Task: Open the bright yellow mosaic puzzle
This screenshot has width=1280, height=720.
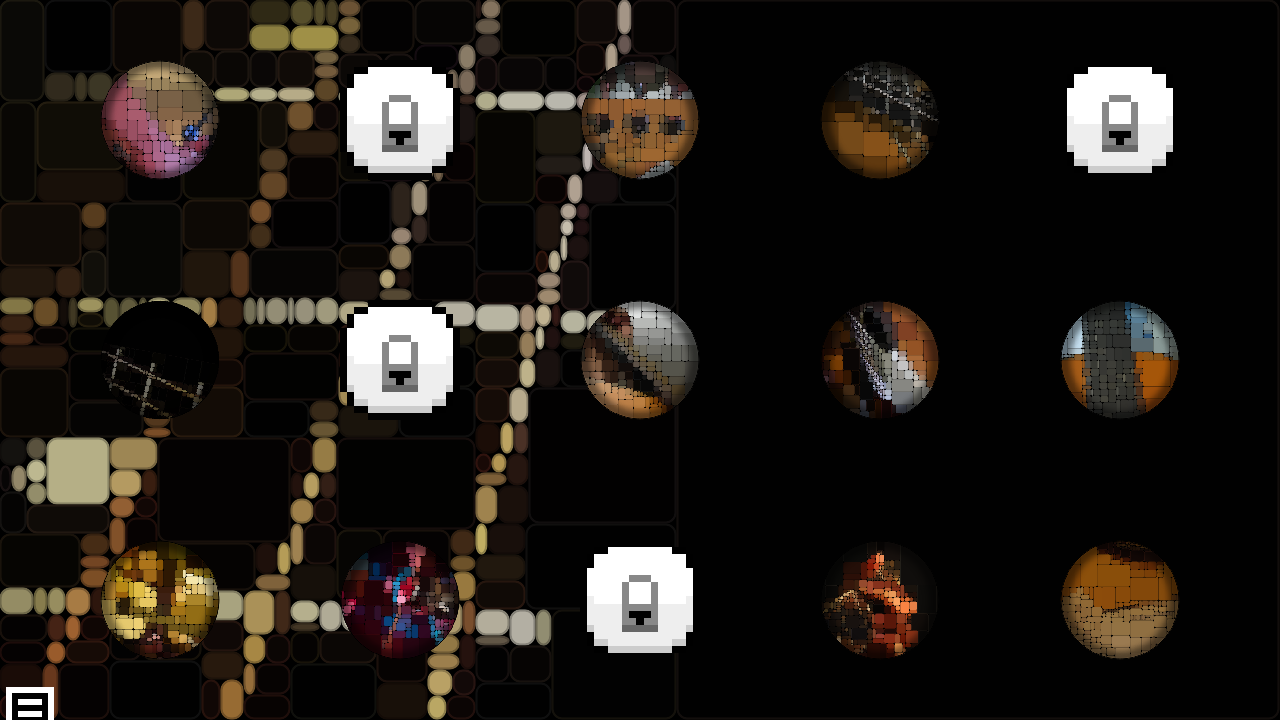Action: pos(160,600)
